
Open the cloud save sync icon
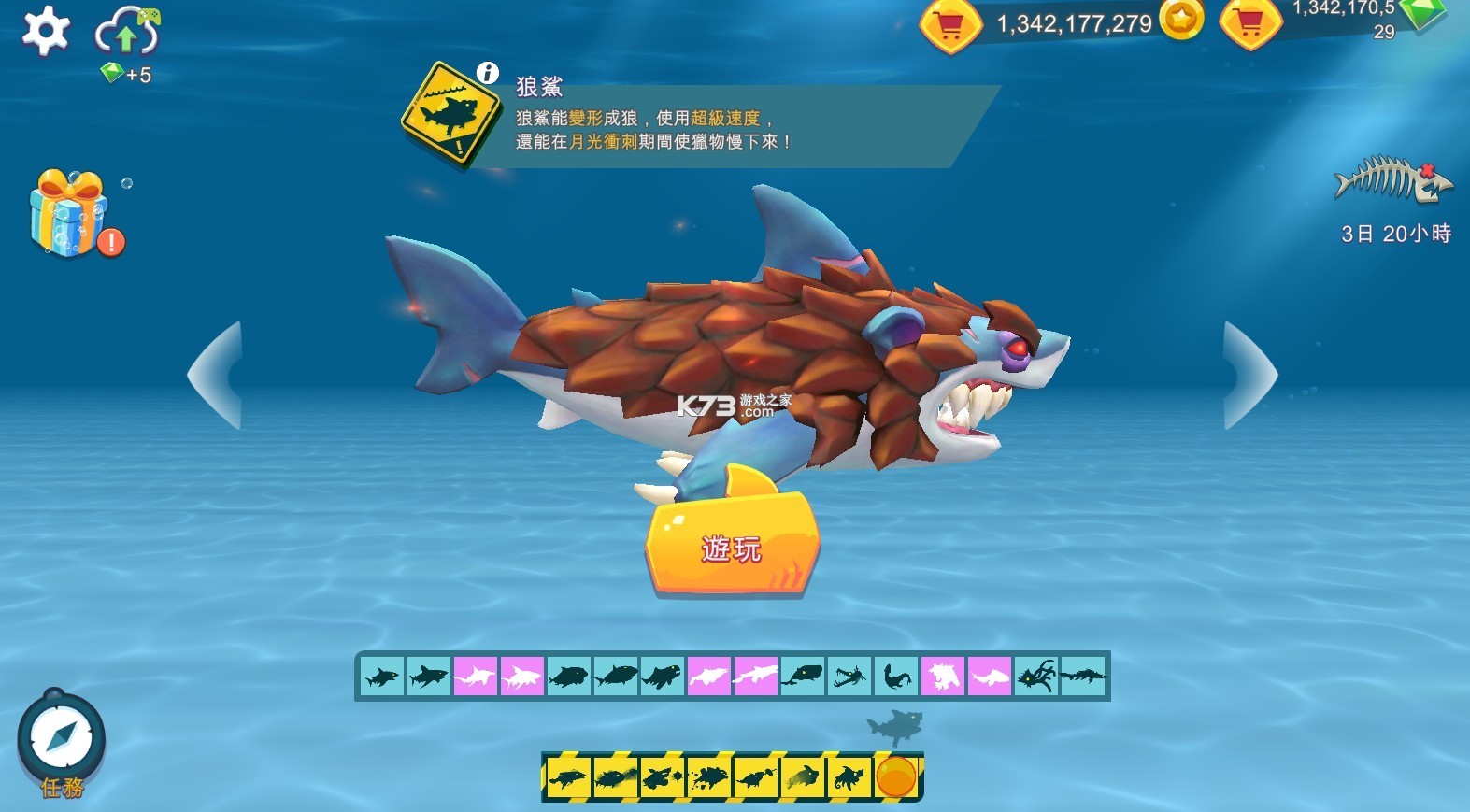[126, 33]
